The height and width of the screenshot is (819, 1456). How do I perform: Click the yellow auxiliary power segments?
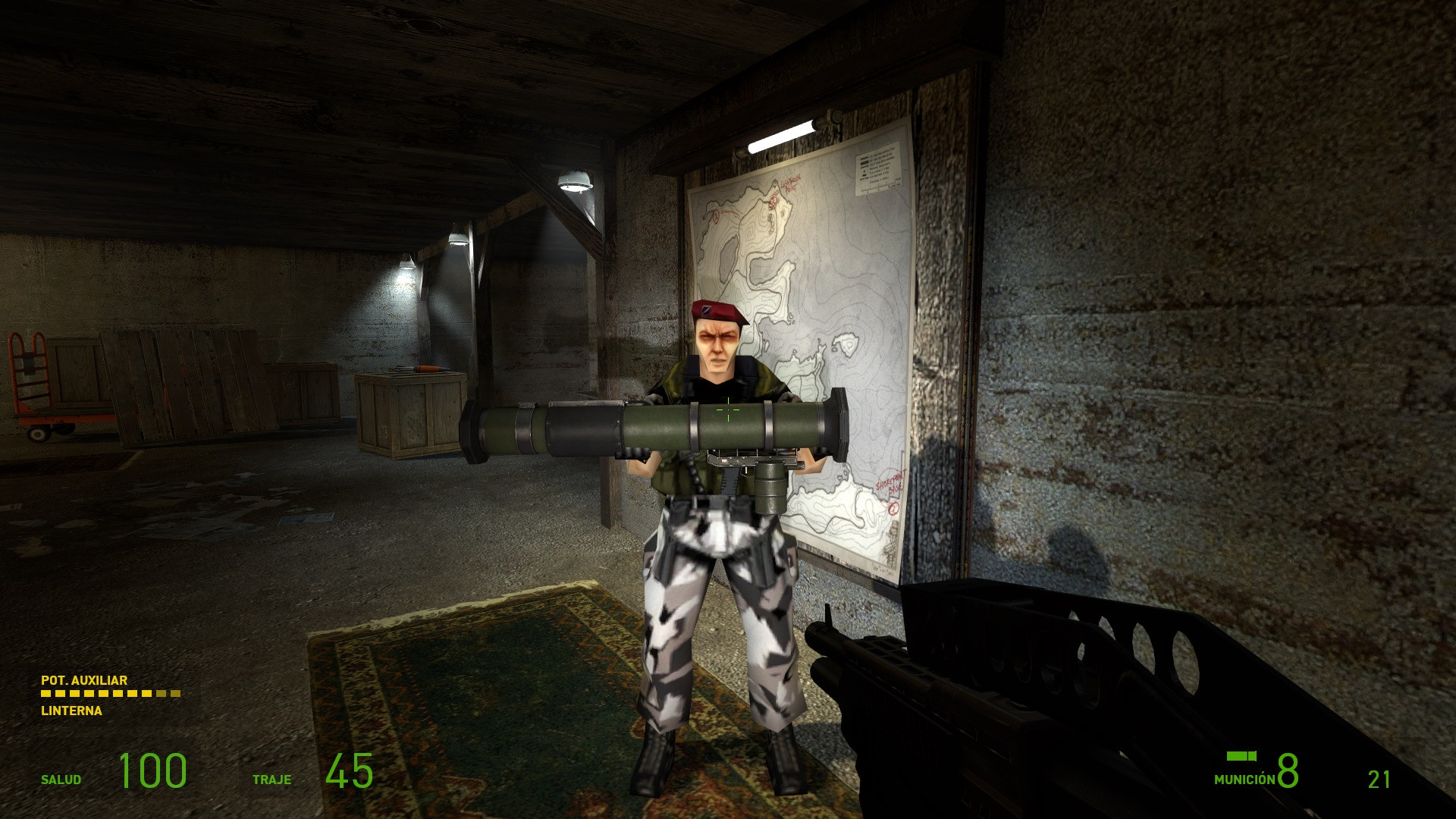106,692
